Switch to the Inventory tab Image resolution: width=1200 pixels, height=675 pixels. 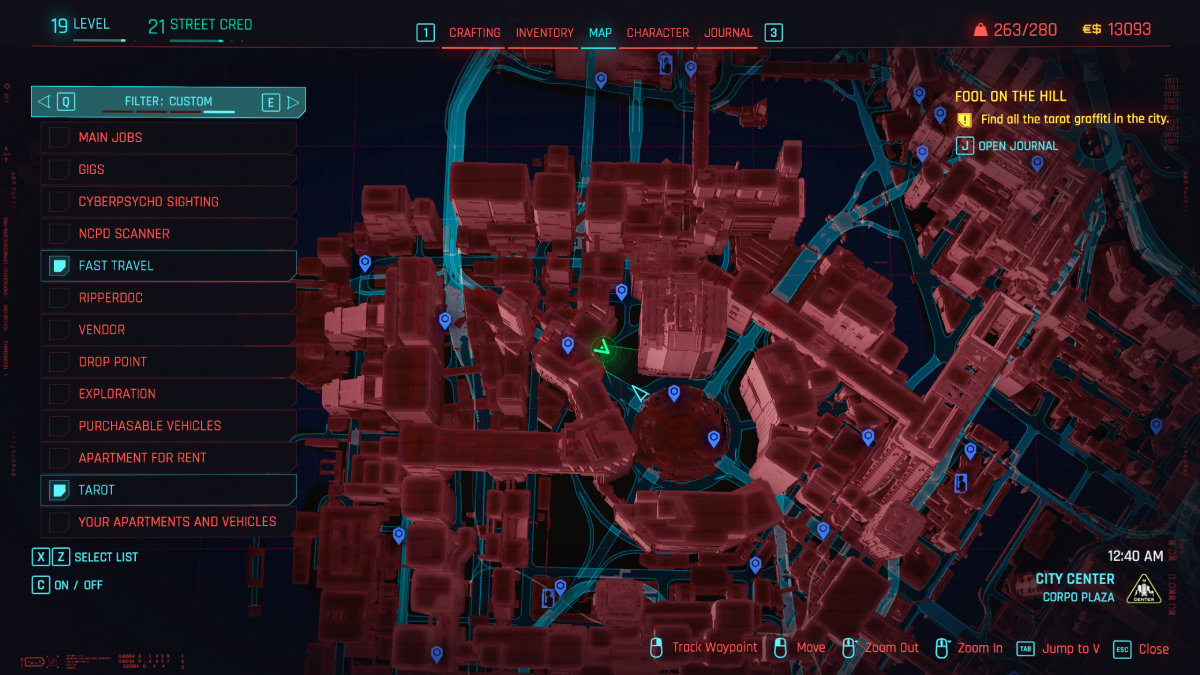click(544, 33)
